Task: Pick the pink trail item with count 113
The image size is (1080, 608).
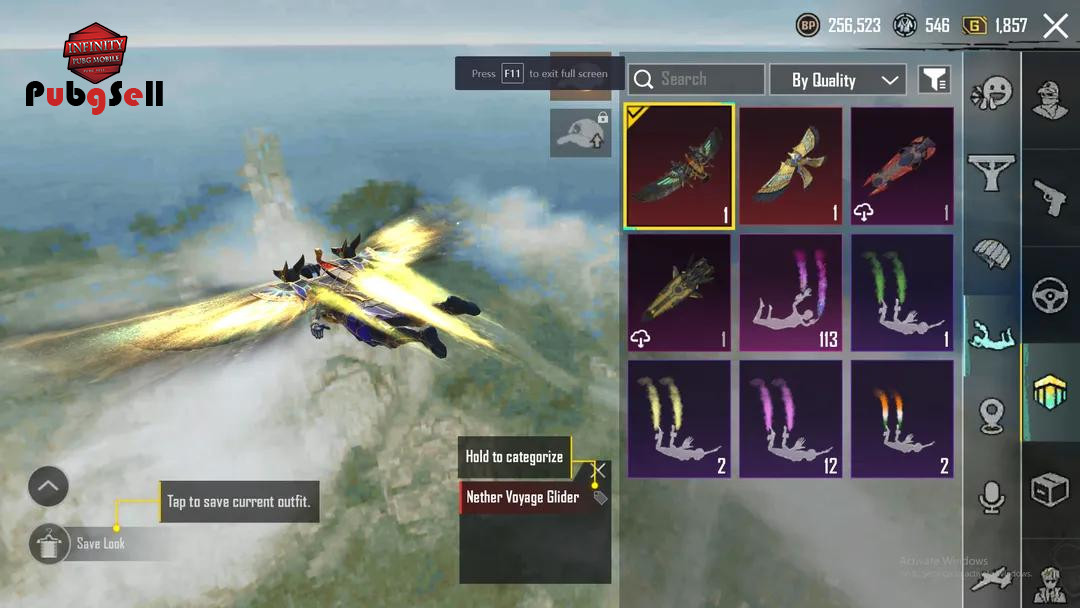Action: click(x=791, y=293)
